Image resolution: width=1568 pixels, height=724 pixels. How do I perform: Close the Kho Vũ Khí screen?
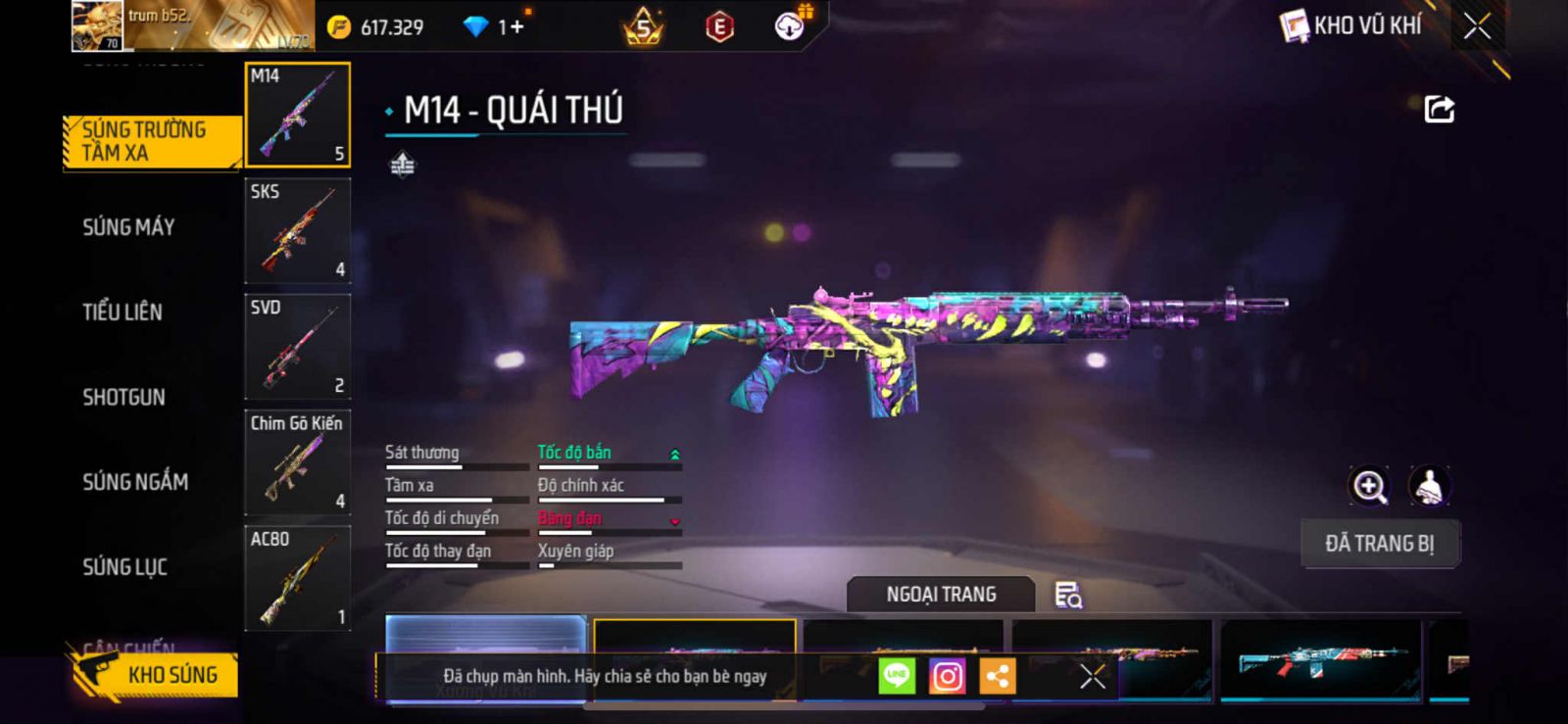point(1477,26)
